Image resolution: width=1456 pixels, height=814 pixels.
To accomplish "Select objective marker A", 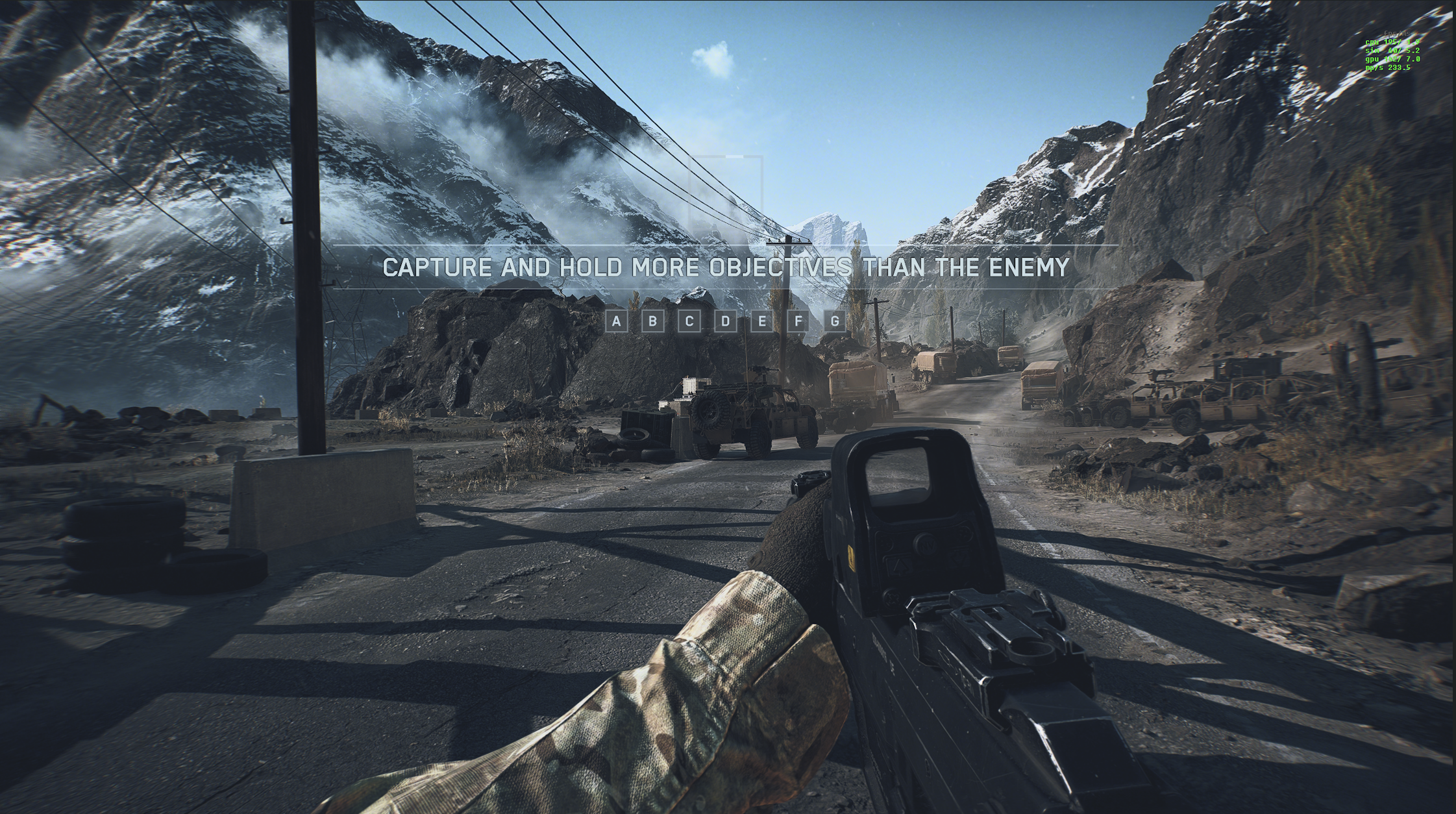I will pos(616,321).
